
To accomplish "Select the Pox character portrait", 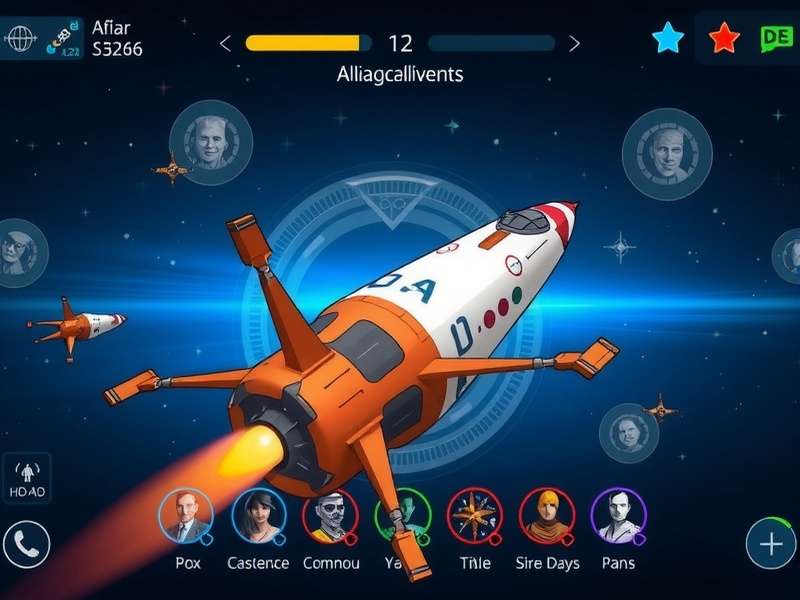I will (186, 516).
